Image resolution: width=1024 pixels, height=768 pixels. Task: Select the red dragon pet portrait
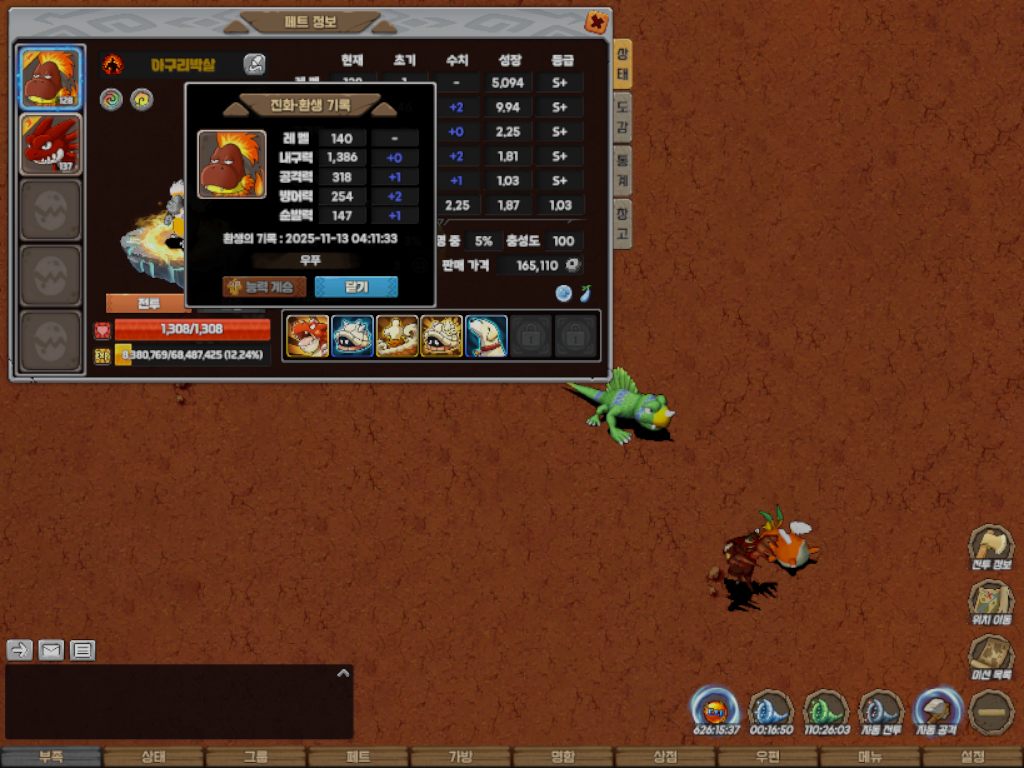coord(50,143)
